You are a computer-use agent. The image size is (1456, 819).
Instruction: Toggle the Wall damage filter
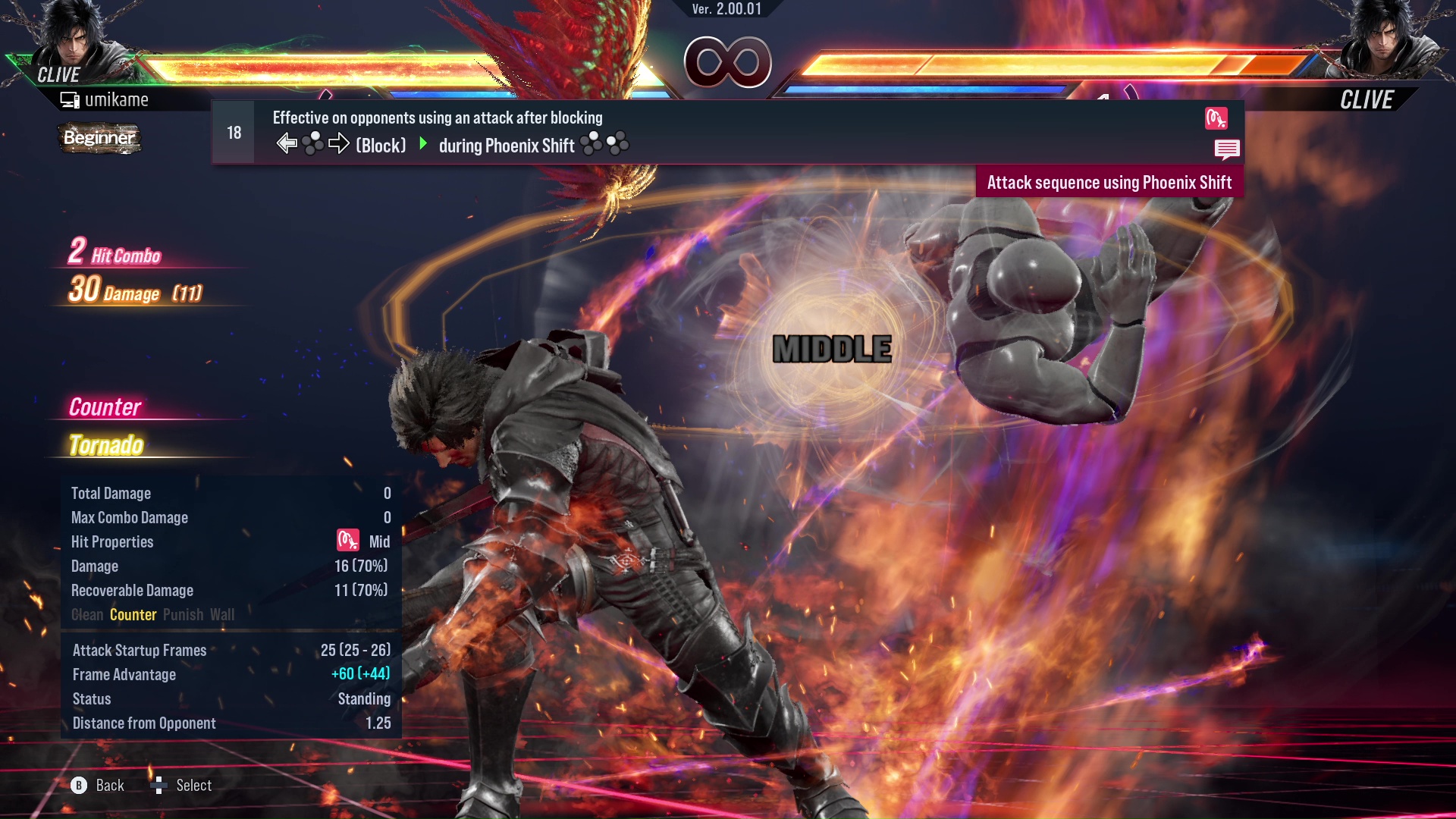223,615
